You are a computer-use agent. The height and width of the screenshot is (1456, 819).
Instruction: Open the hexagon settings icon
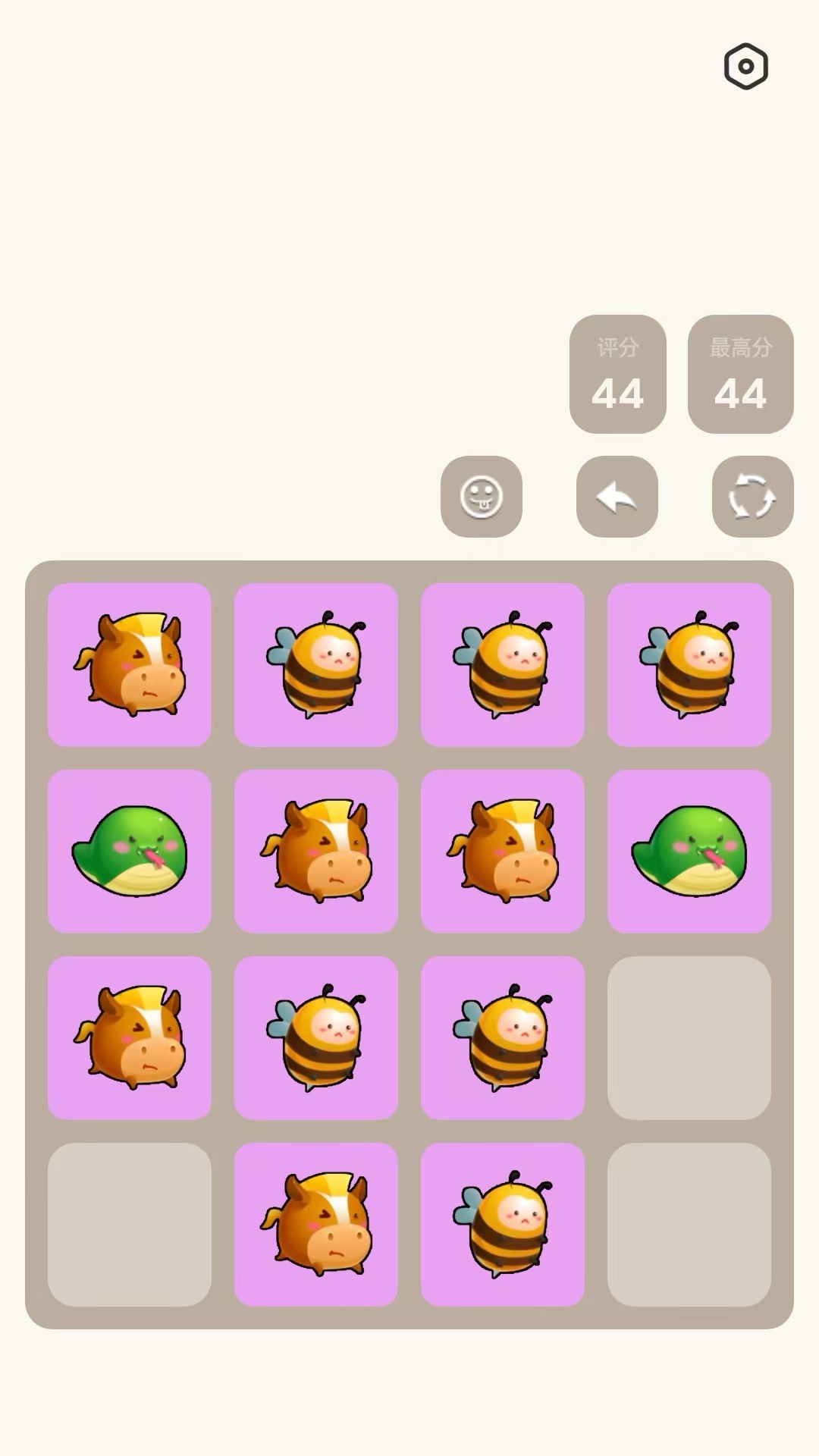pyautogui.click(x=746, y=67)
